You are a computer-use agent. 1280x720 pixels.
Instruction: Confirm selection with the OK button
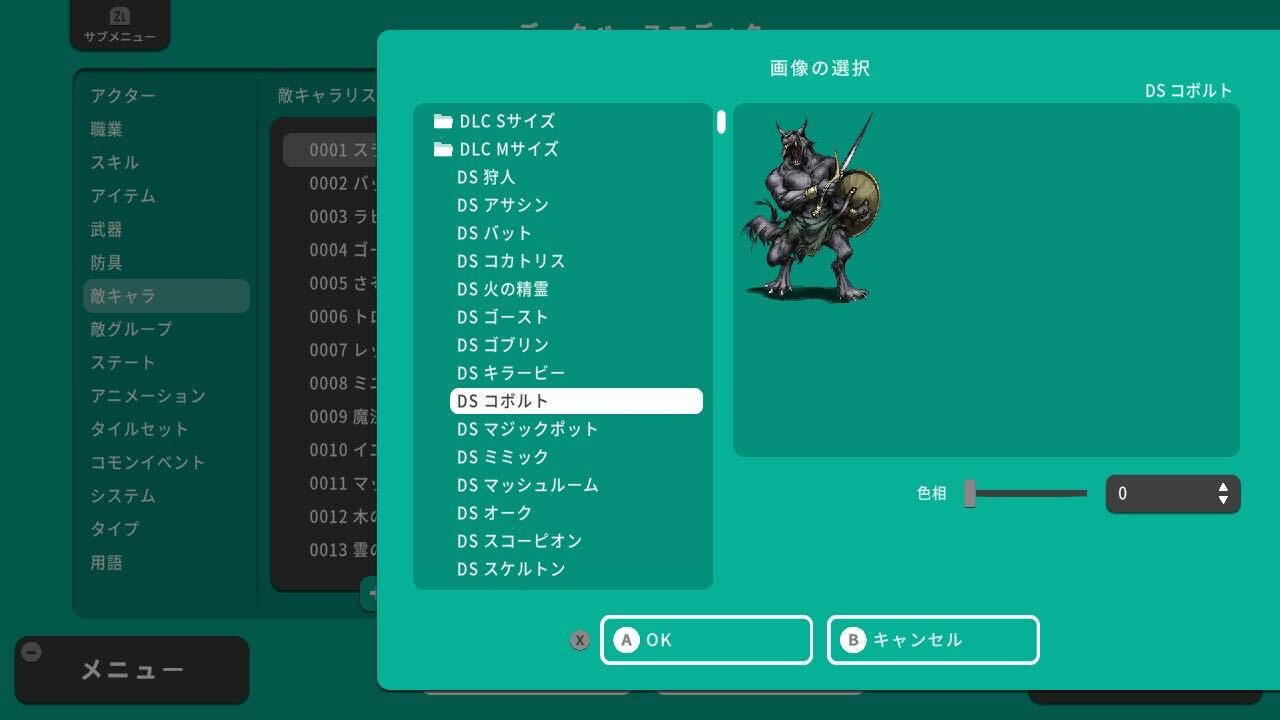pos(706,640)
